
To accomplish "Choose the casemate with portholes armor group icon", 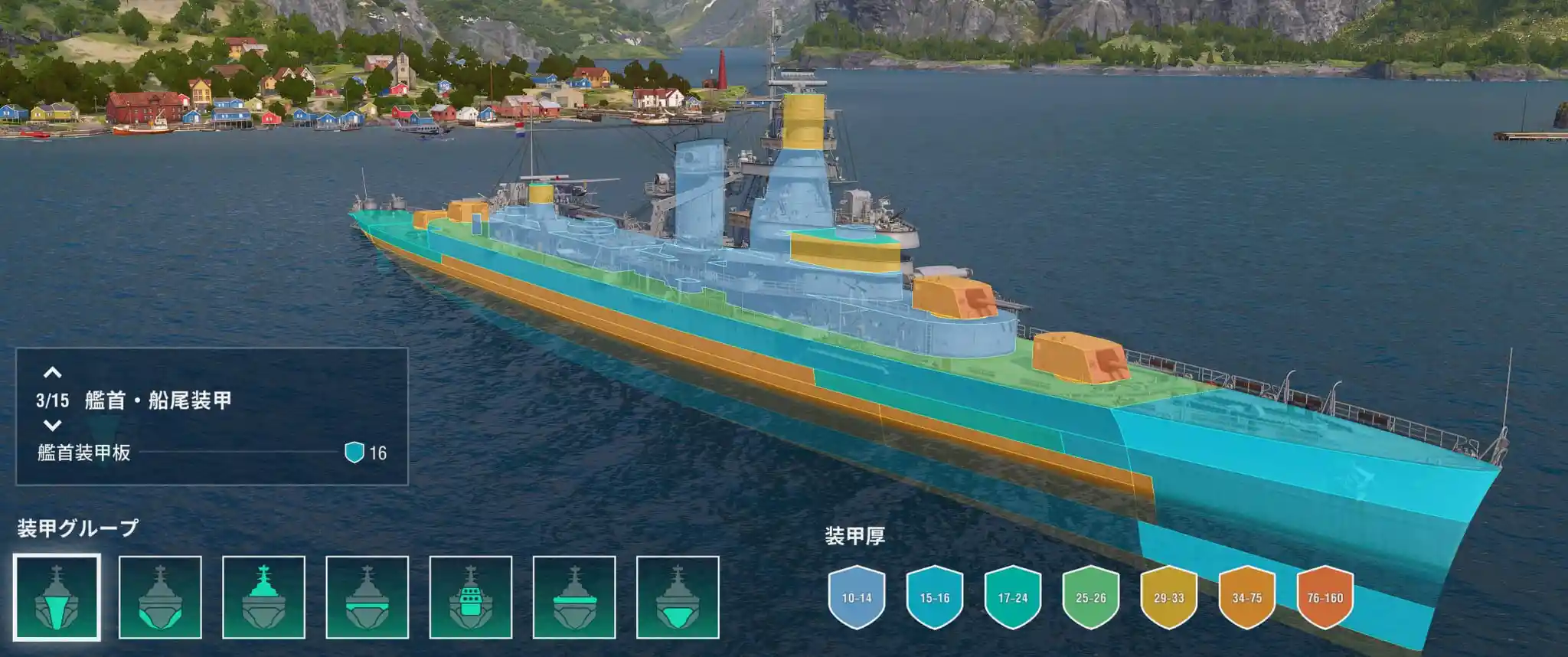I will [470, 597].
